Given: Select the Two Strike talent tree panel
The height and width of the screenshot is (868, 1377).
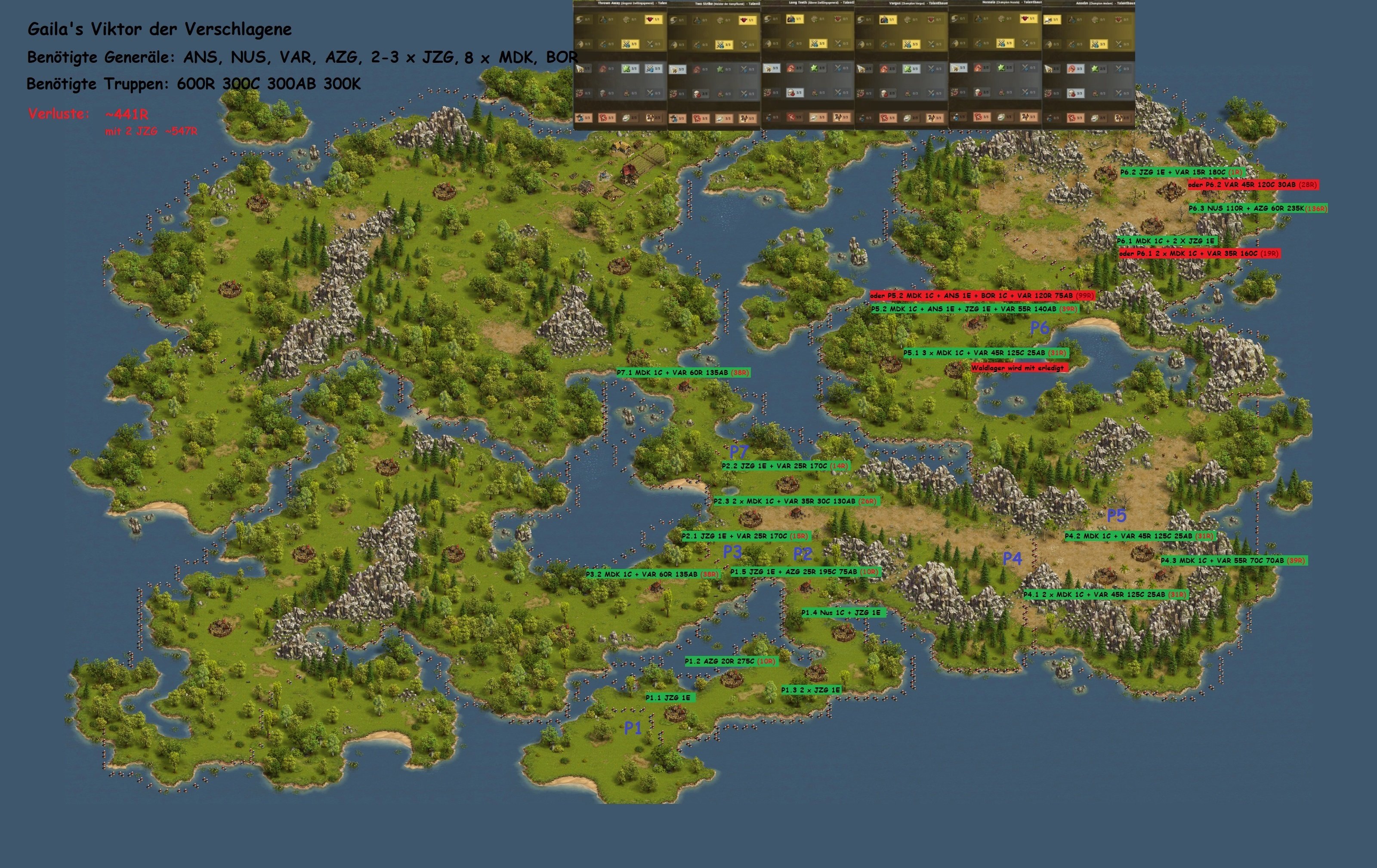Looking at the screenshot, I should tap(713, 66).
